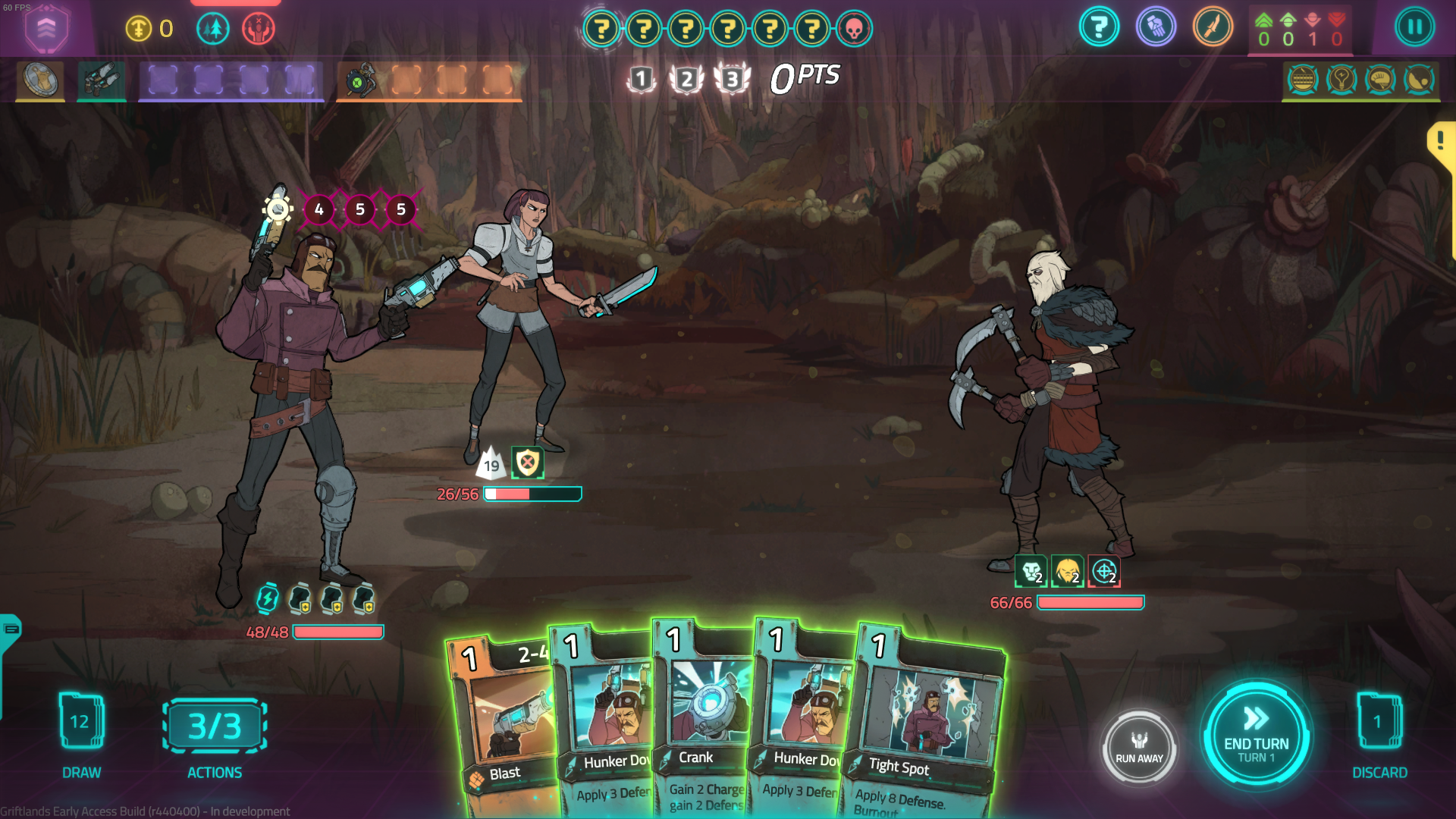Select the crosshair status on enemy

click(x=1104, y=571)
